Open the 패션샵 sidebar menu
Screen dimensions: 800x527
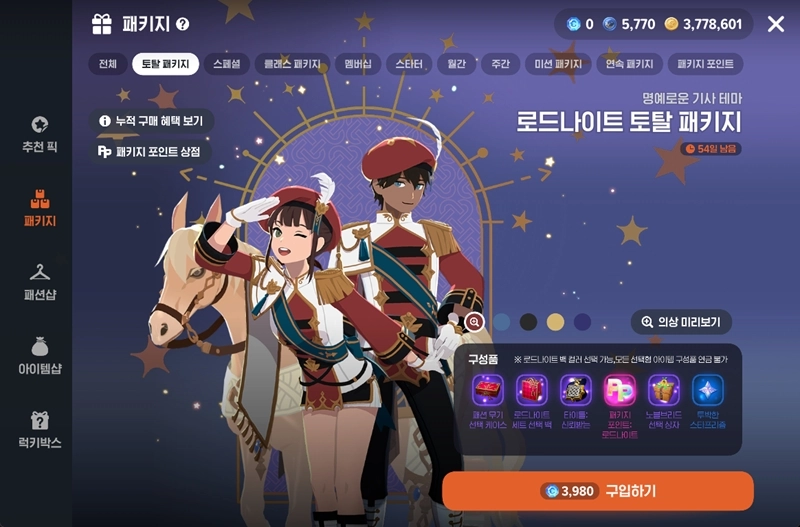pos(39,280)
